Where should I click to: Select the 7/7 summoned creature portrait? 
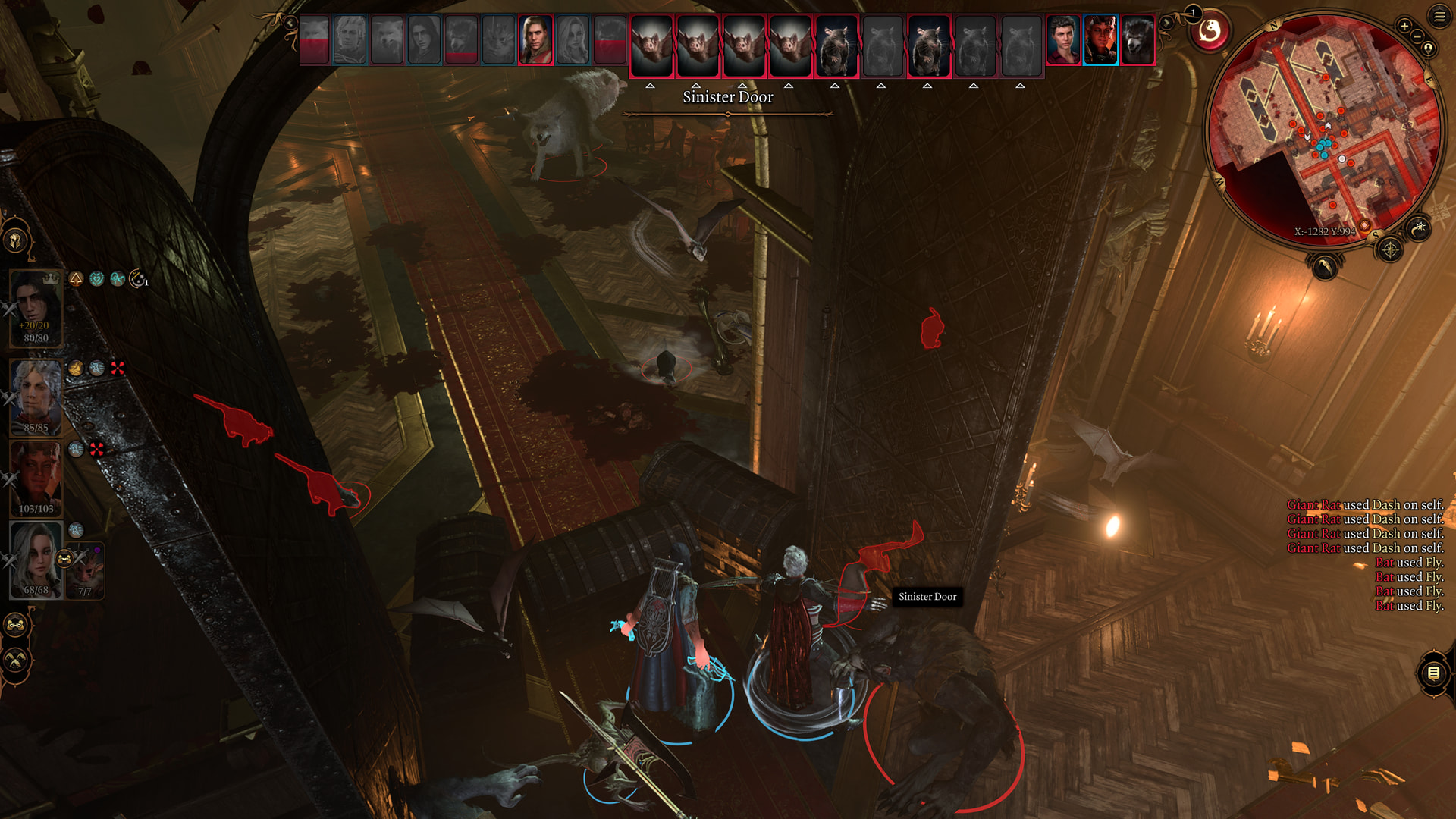(85, 570)
